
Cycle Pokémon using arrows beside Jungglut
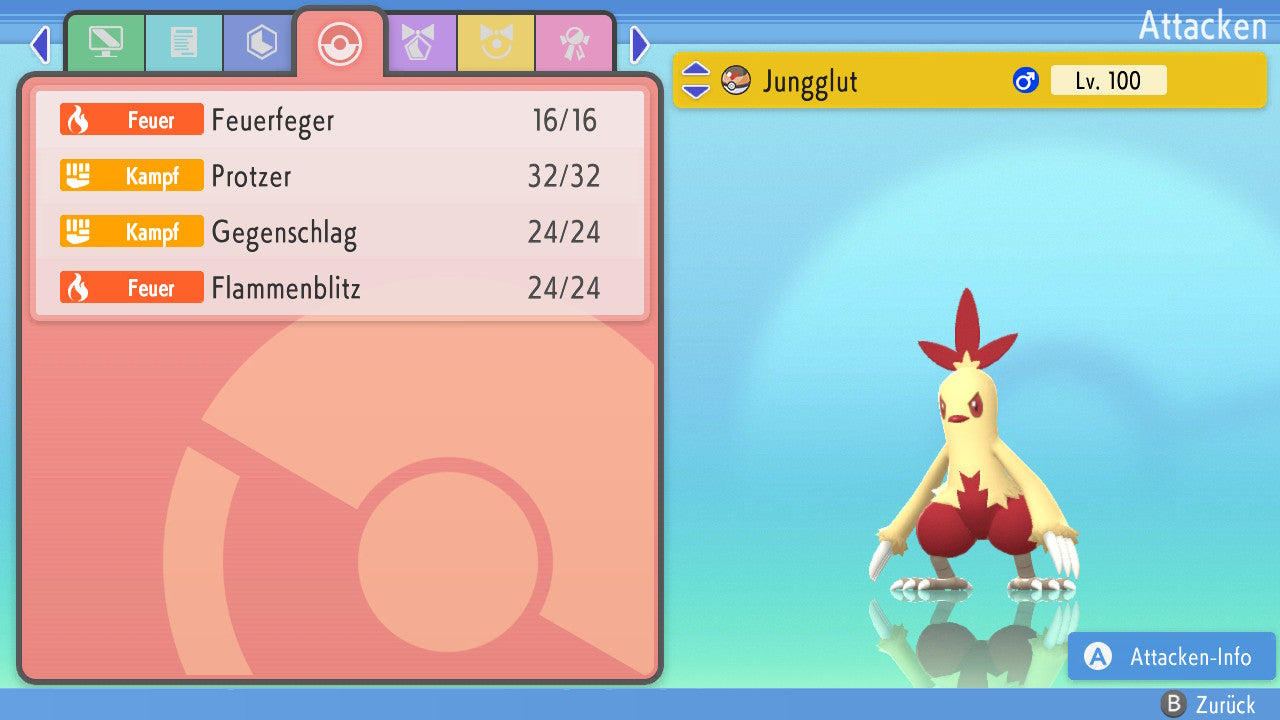pyautogui.click(x=696, y=80)
